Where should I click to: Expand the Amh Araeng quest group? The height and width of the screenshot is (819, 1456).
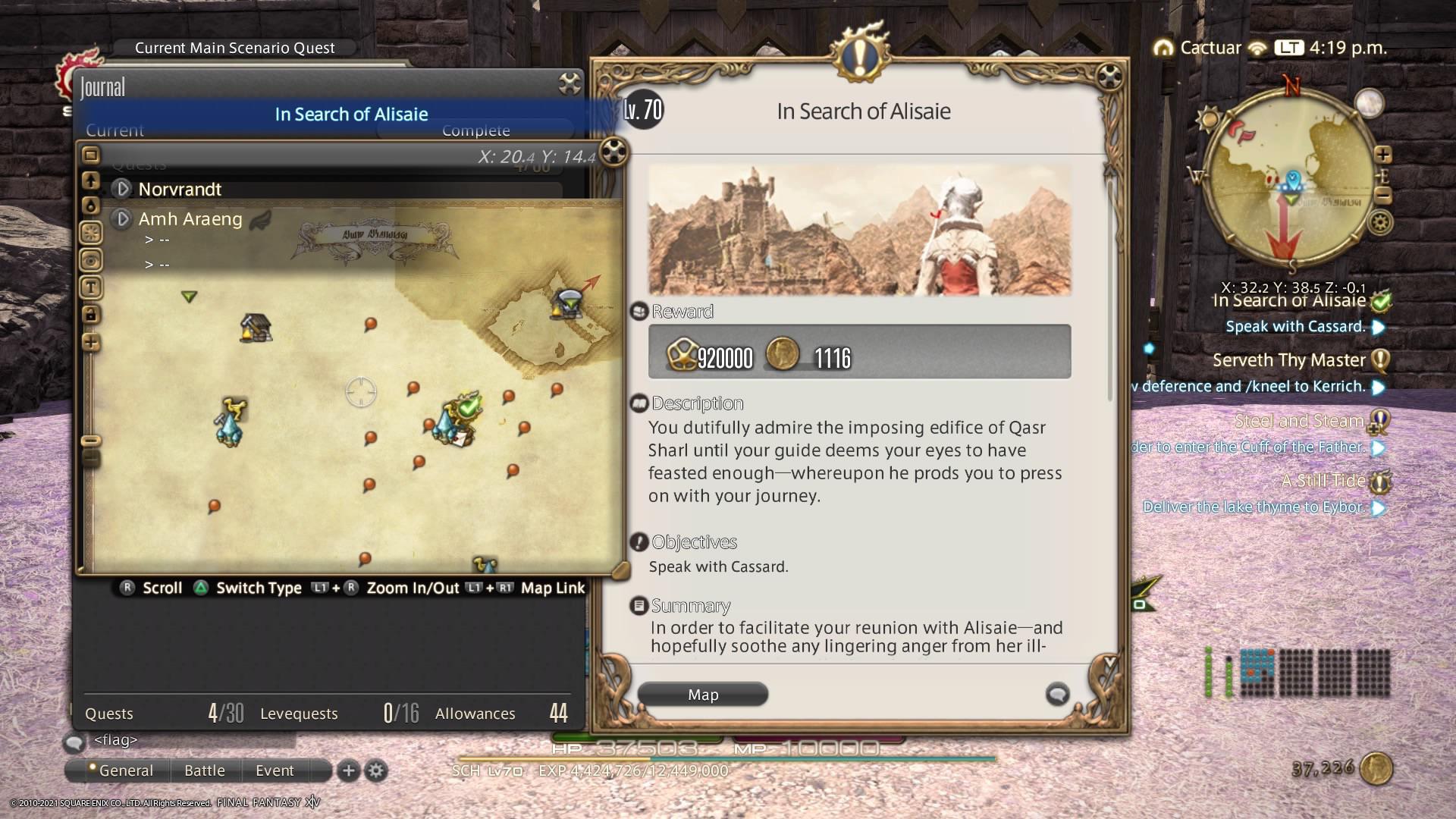coord(122,219)
